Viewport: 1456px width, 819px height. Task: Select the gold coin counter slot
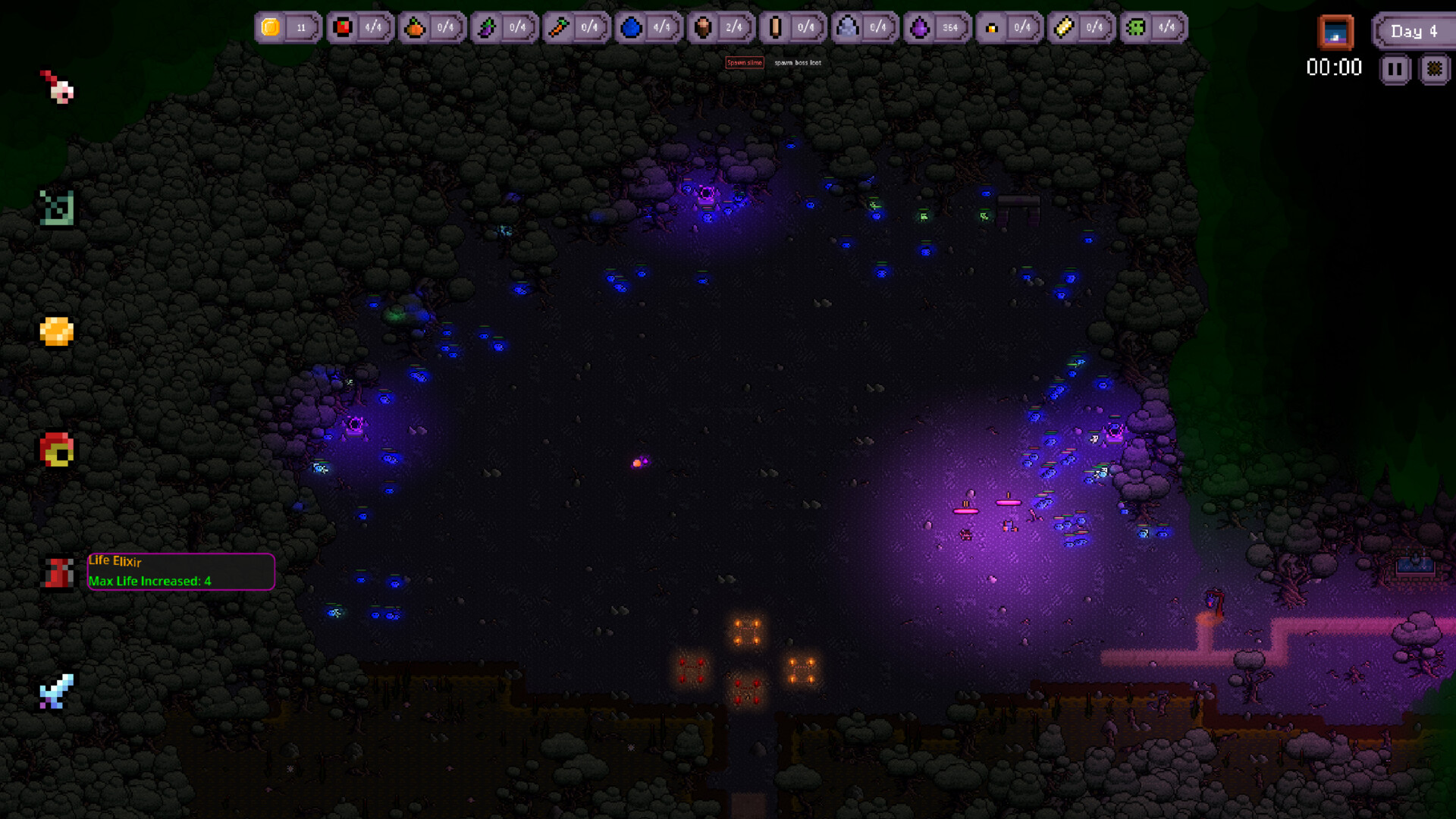pos(288,27)
